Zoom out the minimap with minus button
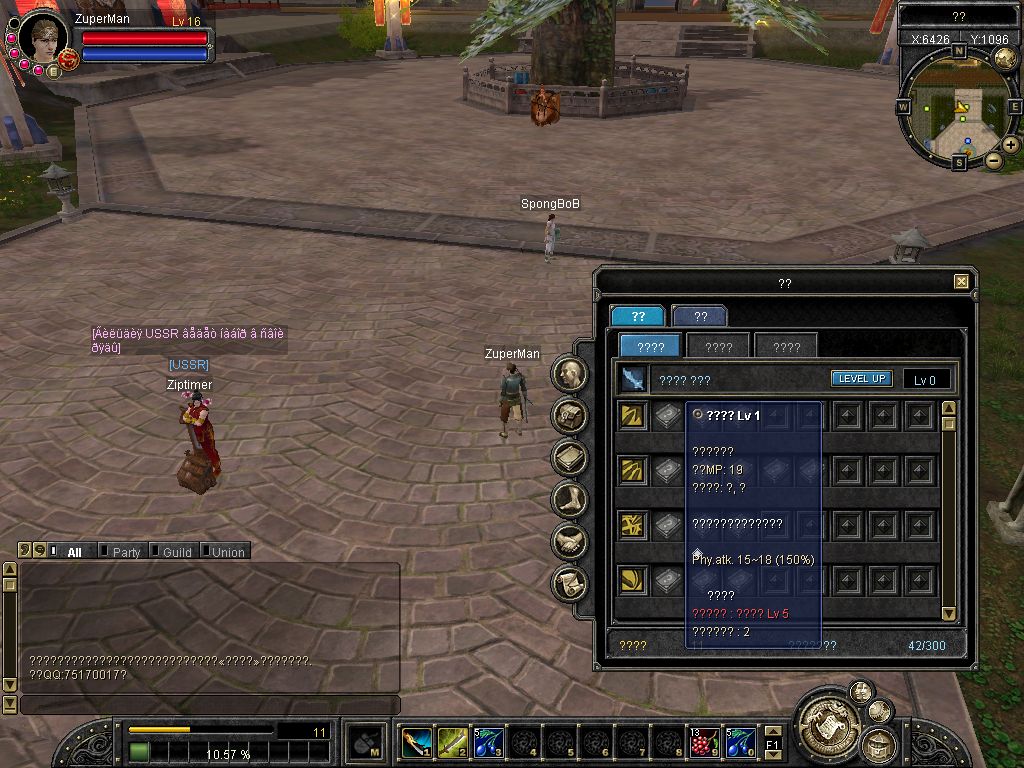 click(x=993, y=160)
